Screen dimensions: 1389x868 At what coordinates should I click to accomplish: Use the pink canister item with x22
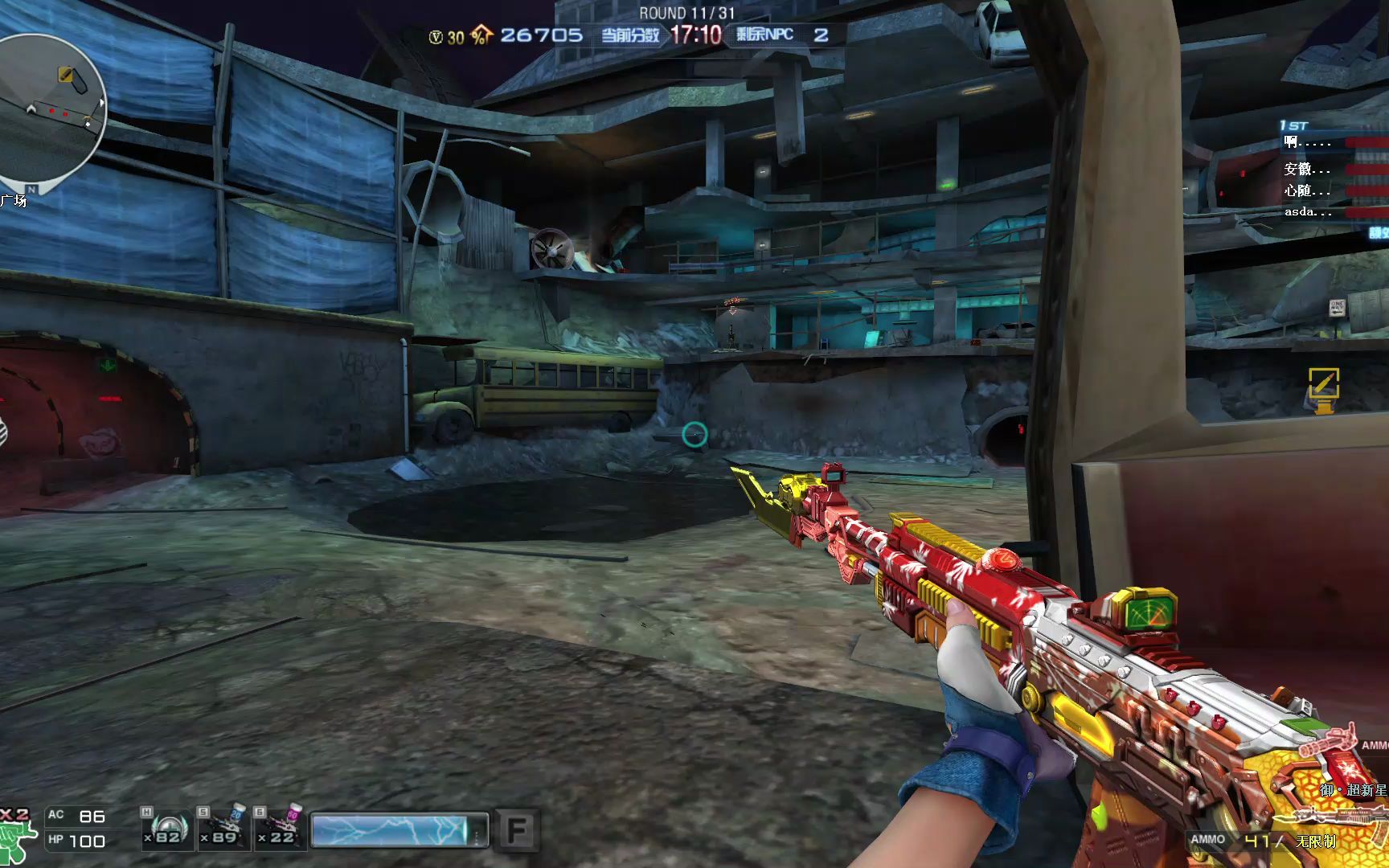(x=281, y=829)
